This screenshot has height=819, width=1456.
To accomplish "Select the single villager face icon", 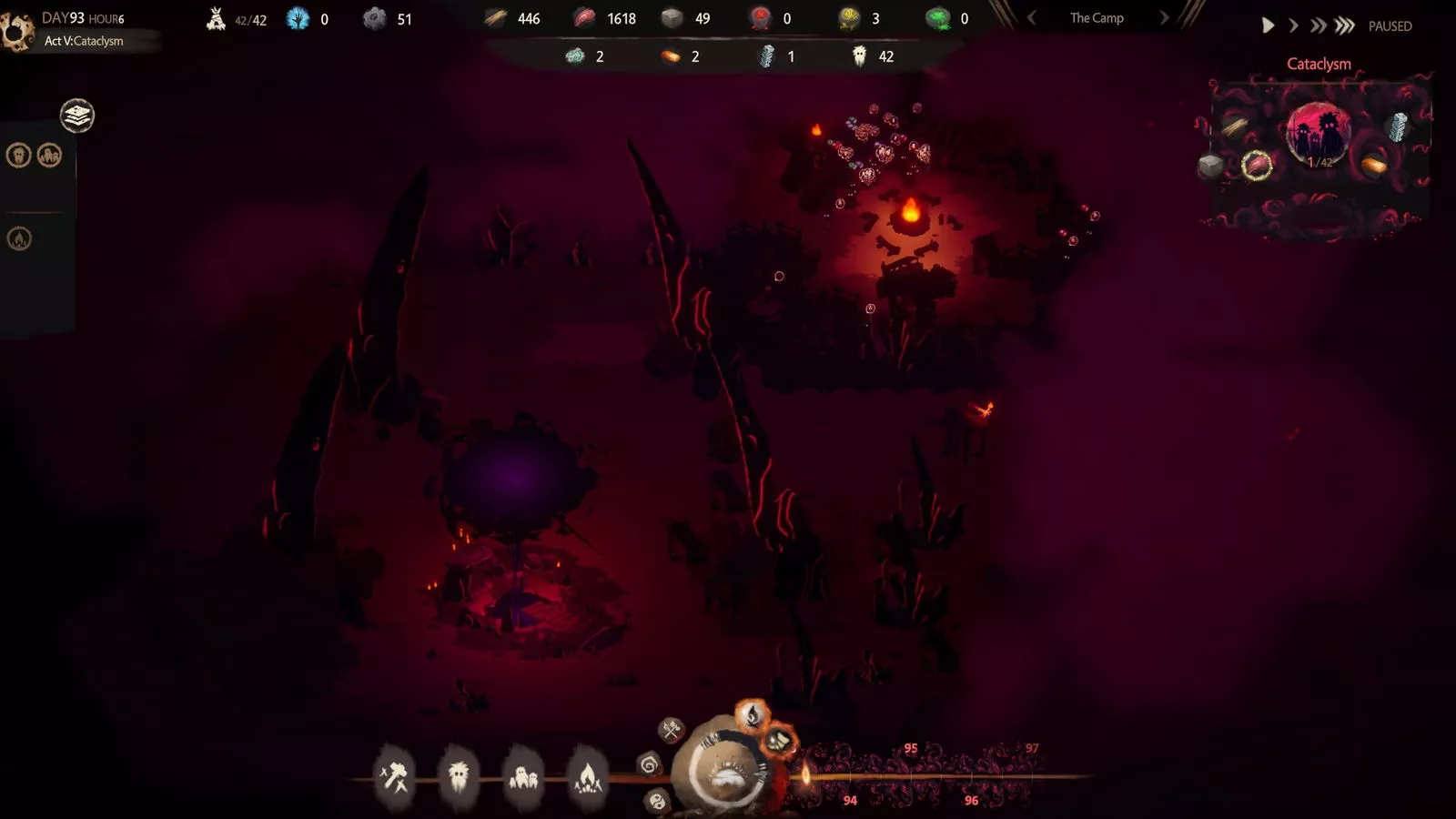I will [19, 156].
